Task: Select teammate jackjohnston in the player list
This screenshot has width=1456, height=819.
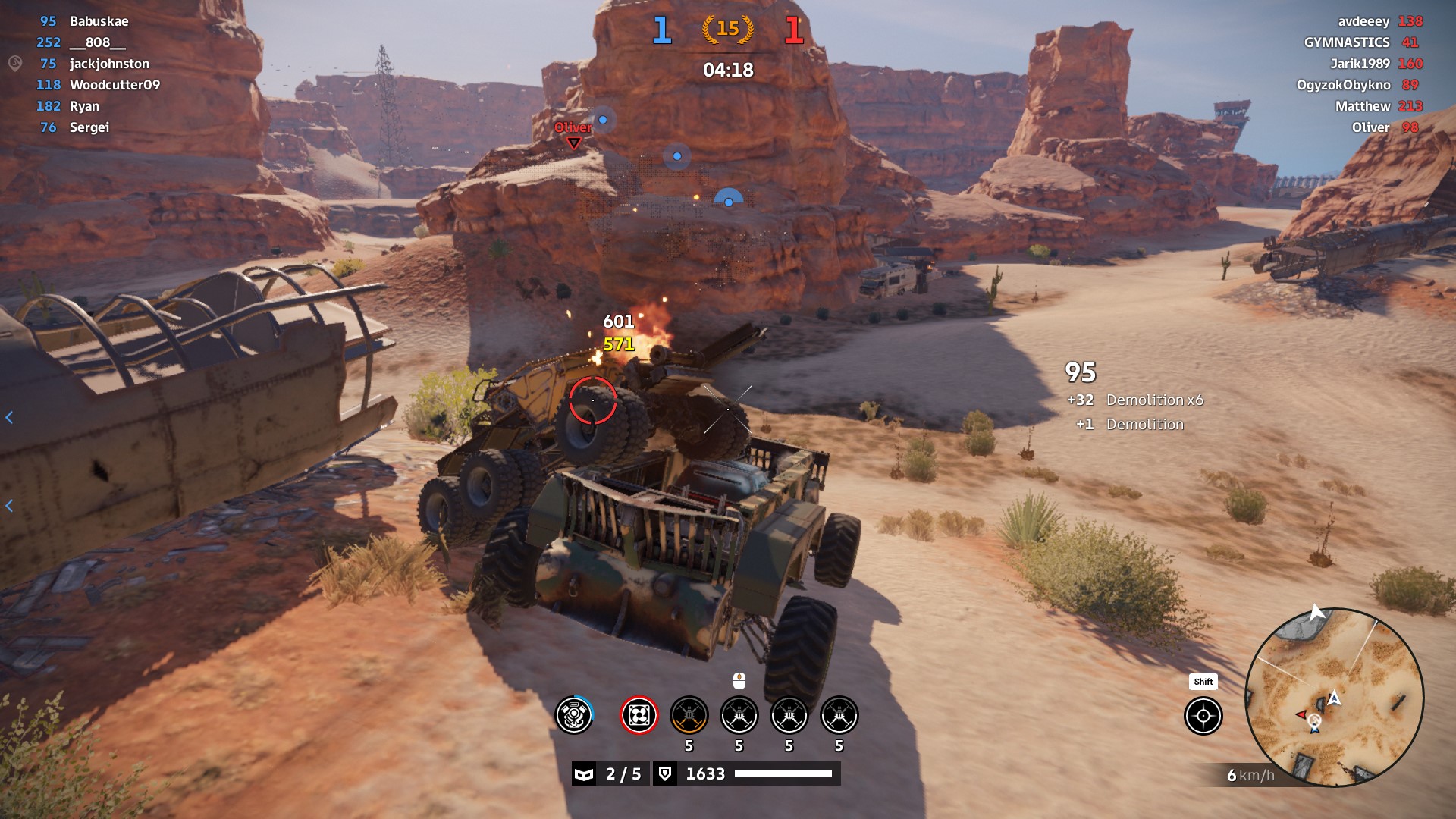Action: [109, 64]
